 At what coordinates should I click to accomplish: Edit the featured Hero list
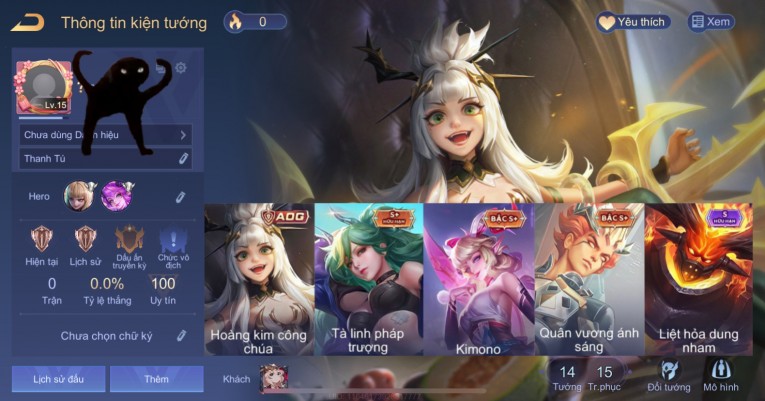180,197
